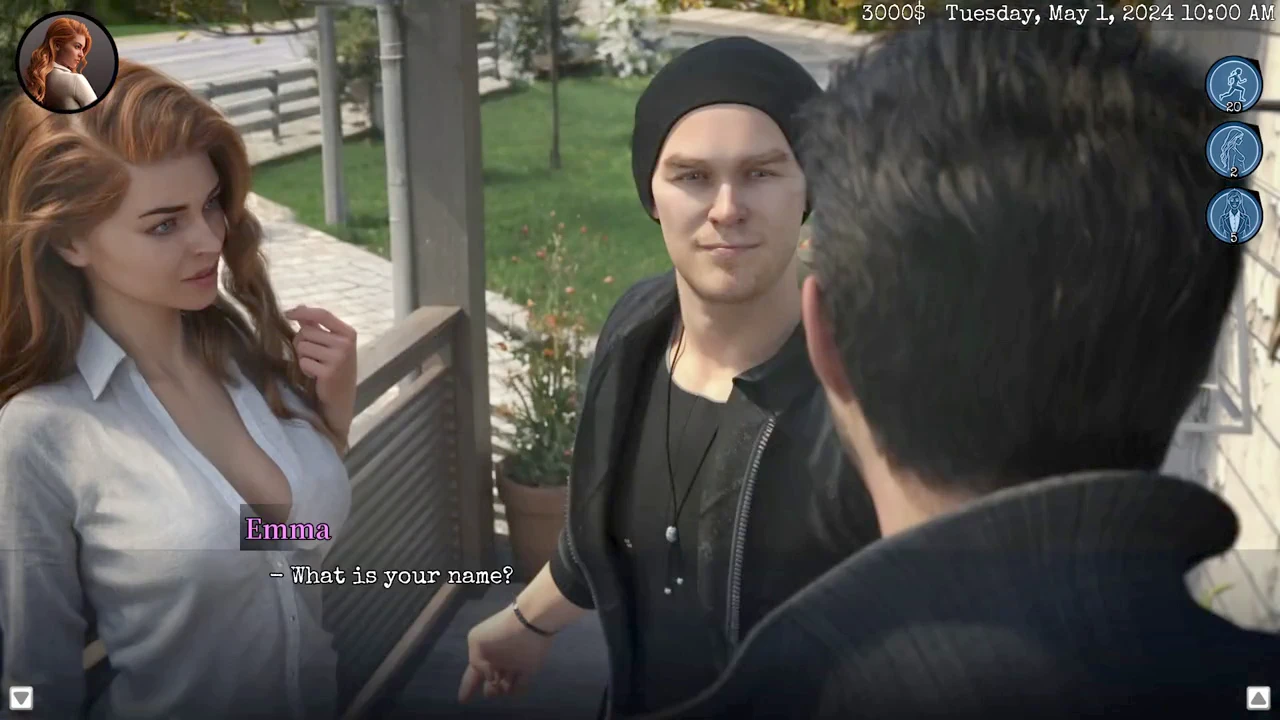This screenshot has height=720, width=1280.
Task: Click the down arrow in bottom-left corner
Action: pyautogui.click(x=21, y=697)
